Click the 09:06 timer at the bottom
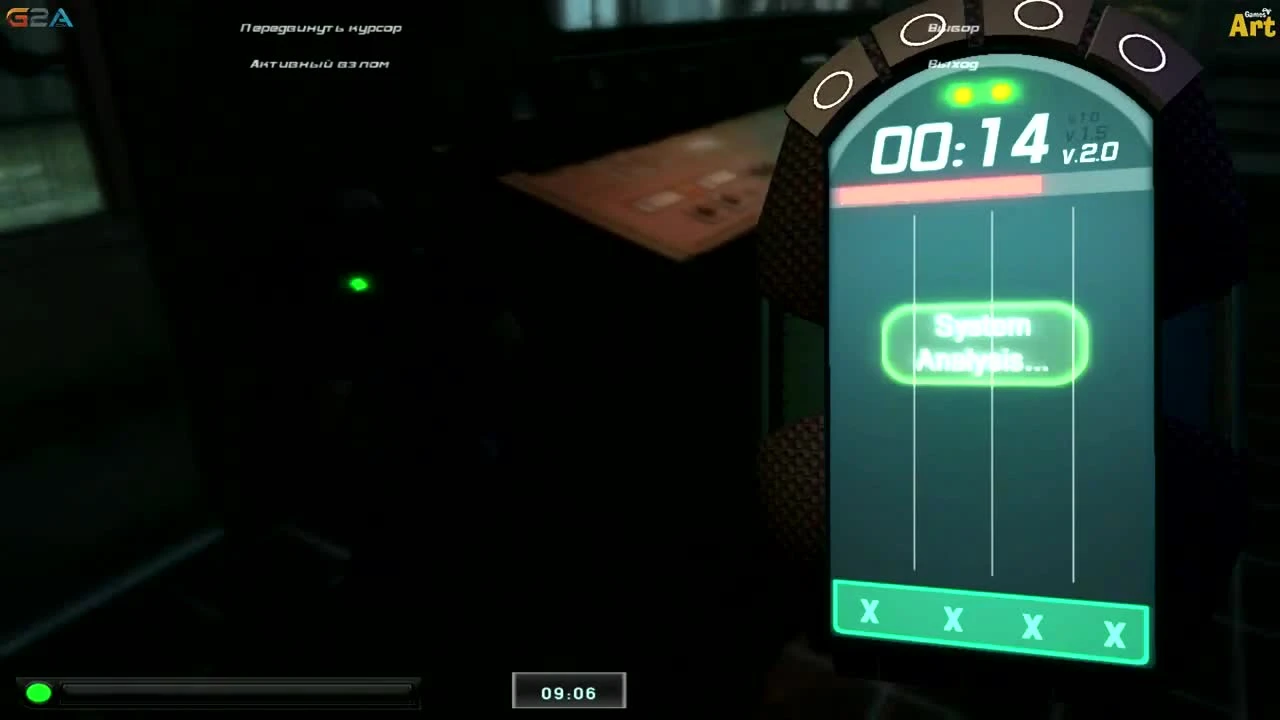The image size is (1280, 720). click(568, 690)
